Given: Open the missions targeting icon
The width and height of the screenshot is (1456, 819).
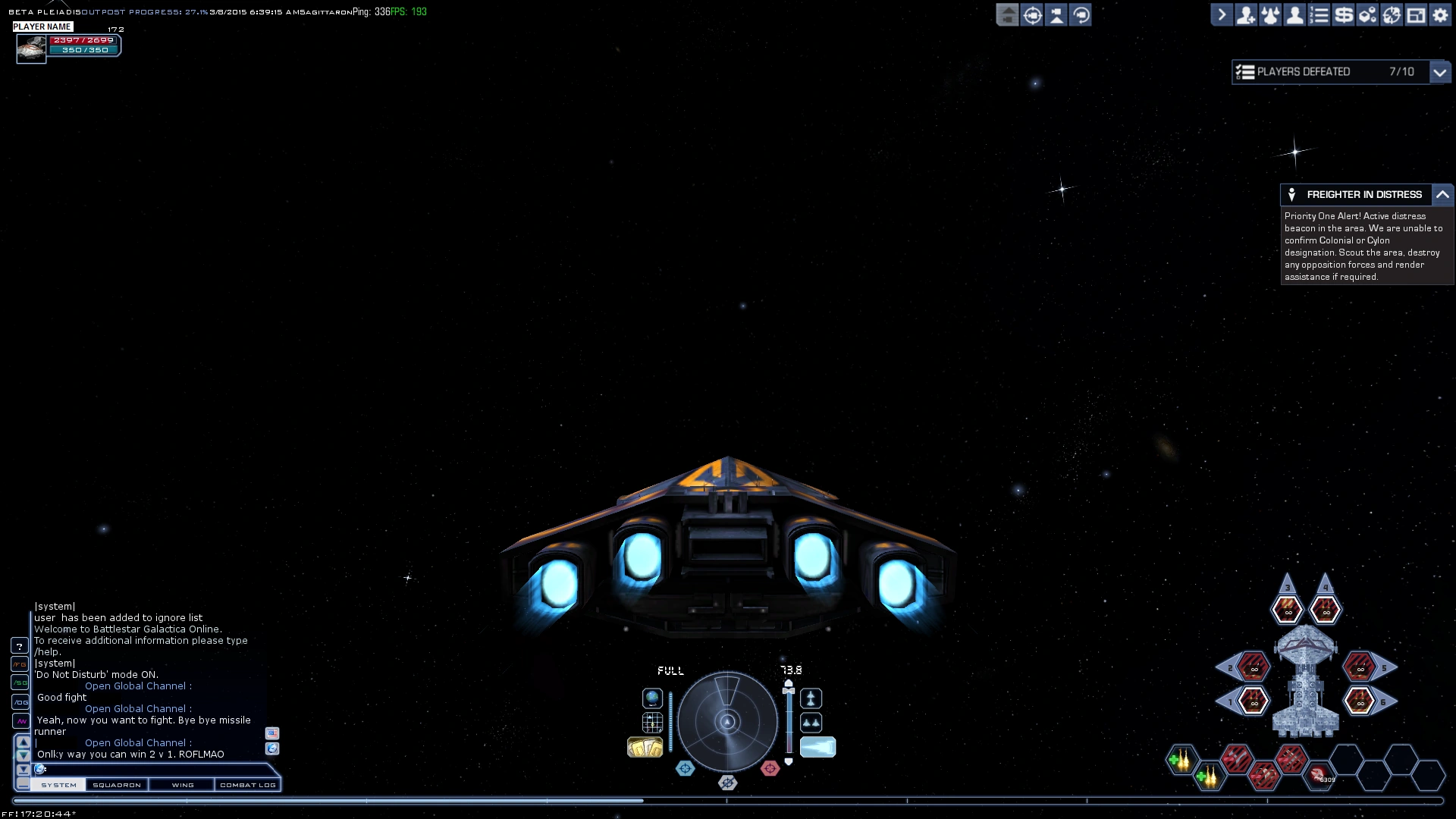Looking at the screenshot, I should click(1392, 14).
